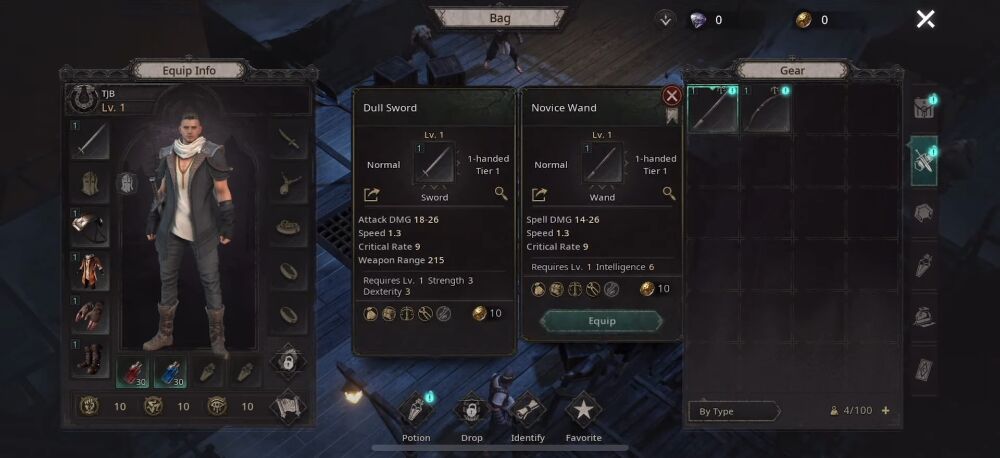Select the equipped red robe armor slot

[90, 271]
